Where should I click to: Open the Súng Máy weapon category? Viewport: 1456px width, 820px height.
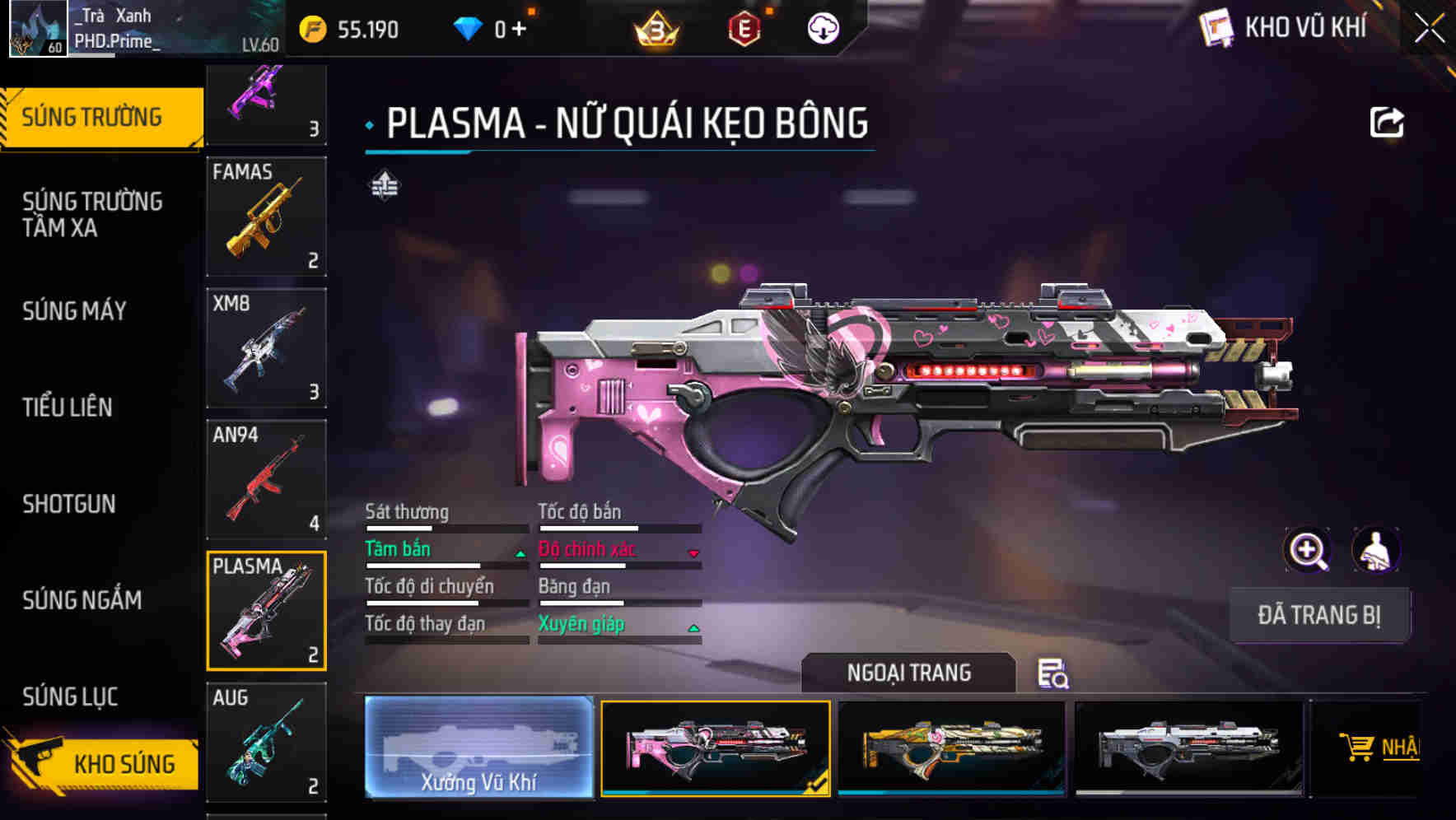(74, 311)
